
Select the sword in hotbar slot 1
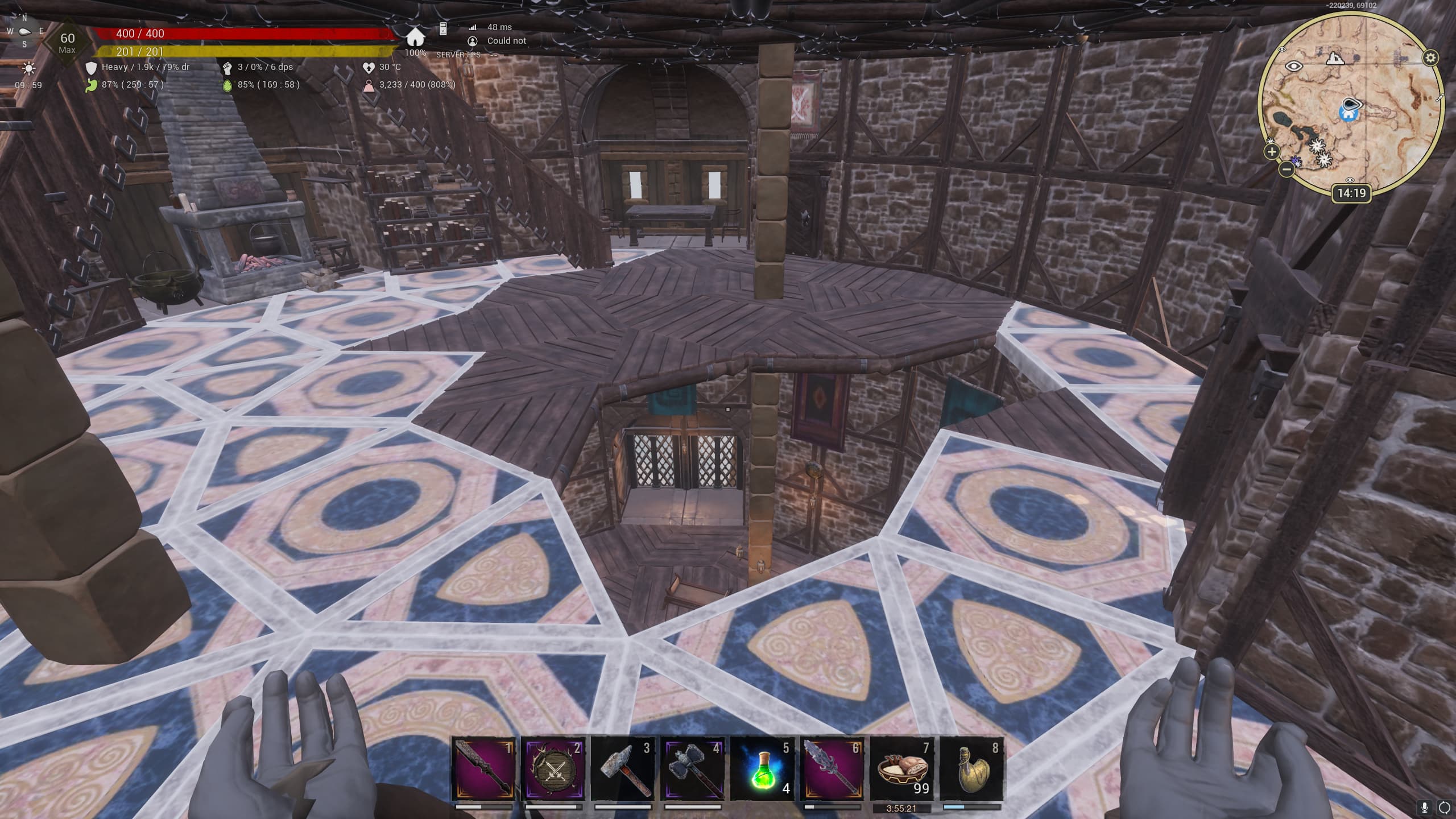click(483, 769)
